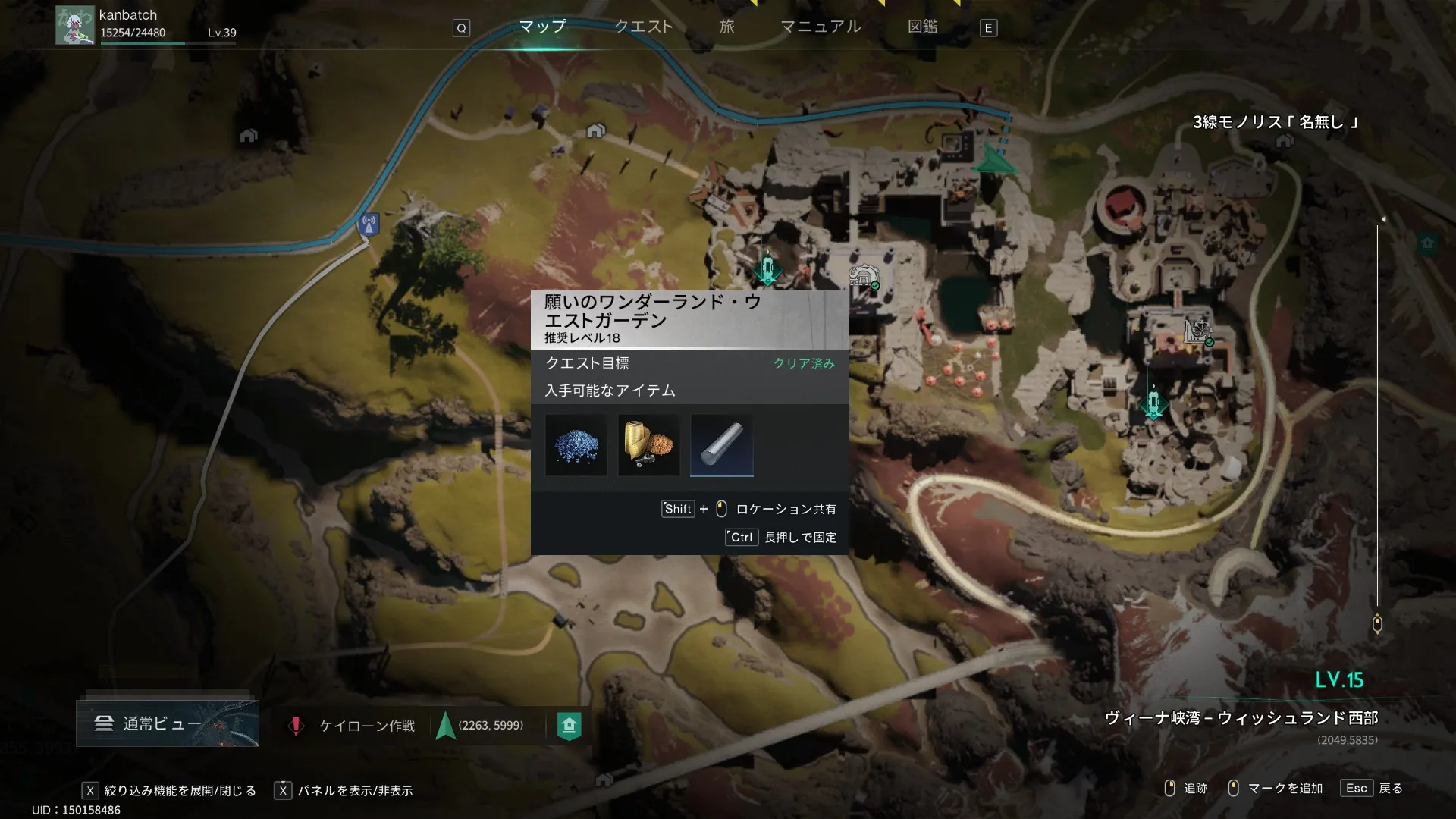Image resolution: width=1456 pixels, height=819 pixels.
Task: Center map on player coordinate arrow
Action: tap(446, 726)
